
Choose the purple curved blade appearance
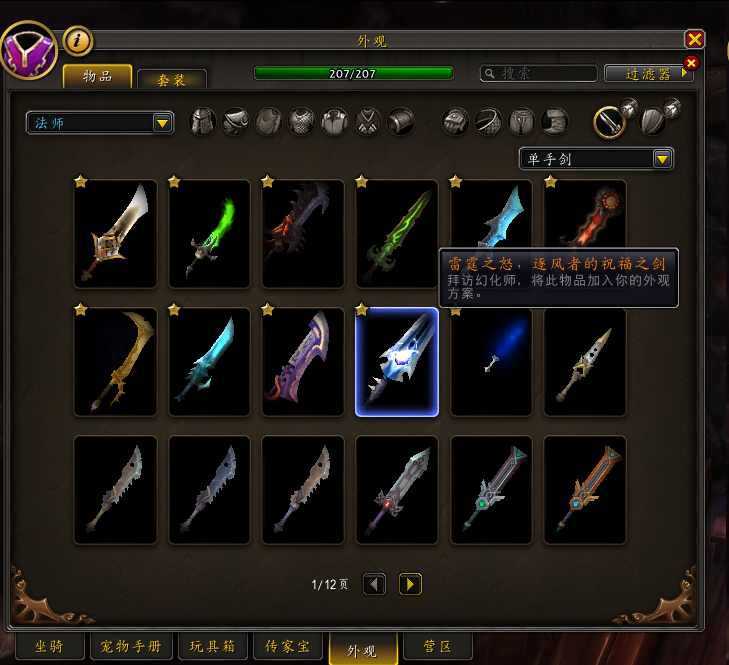click(x=303, y=361)
